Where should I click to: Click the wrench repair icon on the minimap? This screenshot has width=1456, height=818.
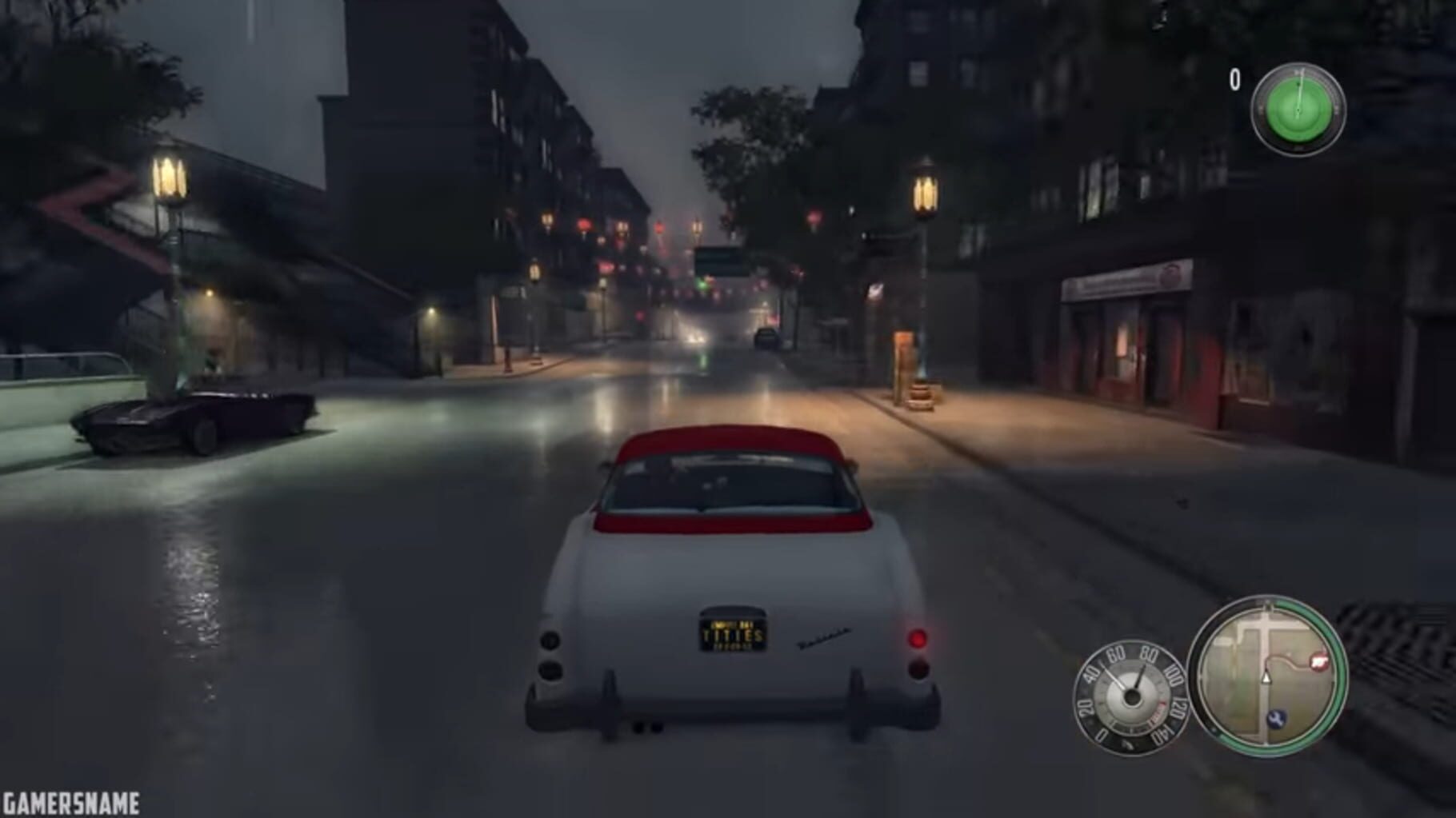(x=1276, y=719)
